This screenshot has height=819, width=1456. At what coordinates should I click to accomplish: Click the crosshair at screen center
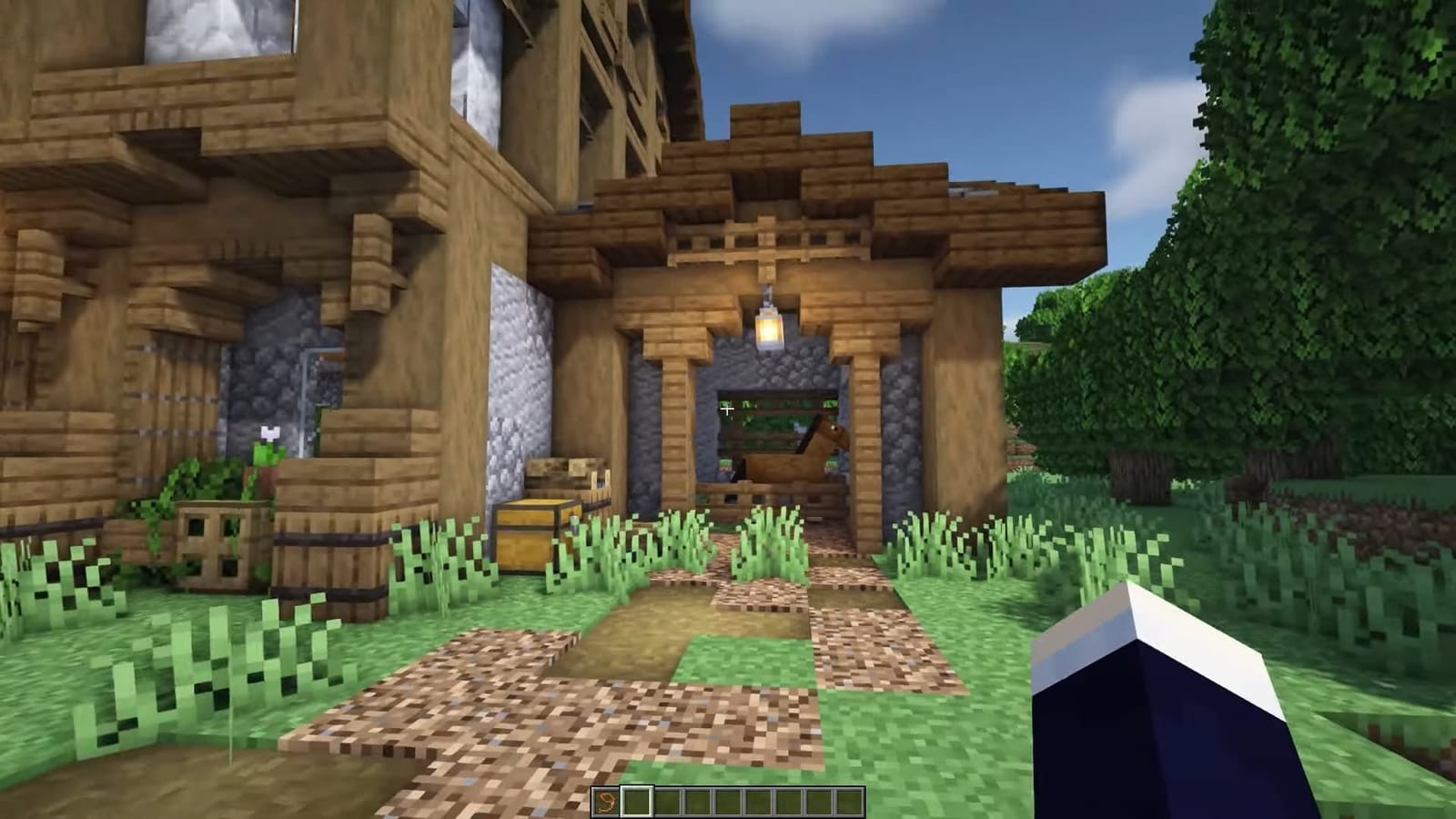[x=728, y=409]
